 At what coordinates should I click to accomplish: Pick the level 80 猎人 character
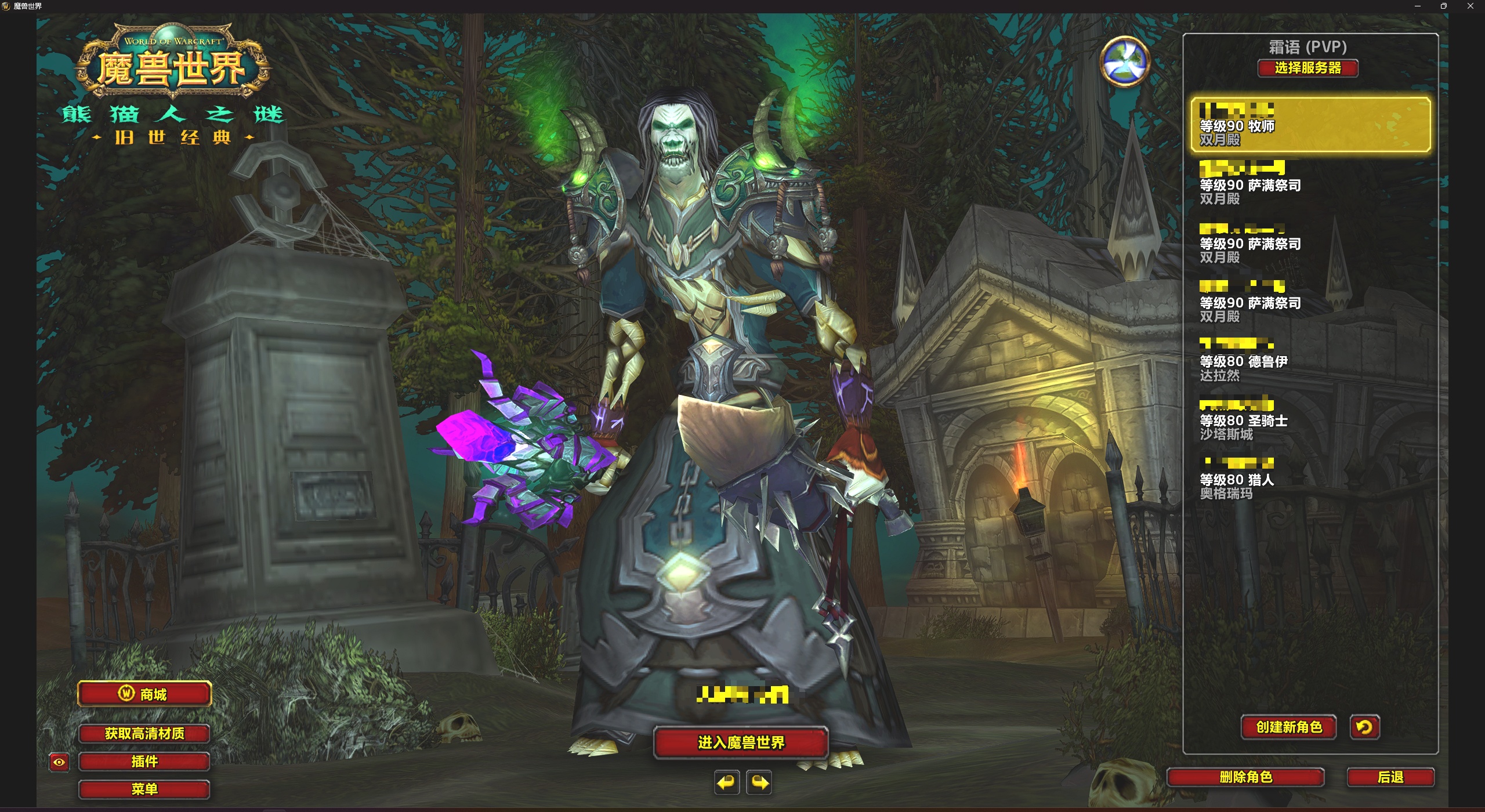pos(1310,479)
